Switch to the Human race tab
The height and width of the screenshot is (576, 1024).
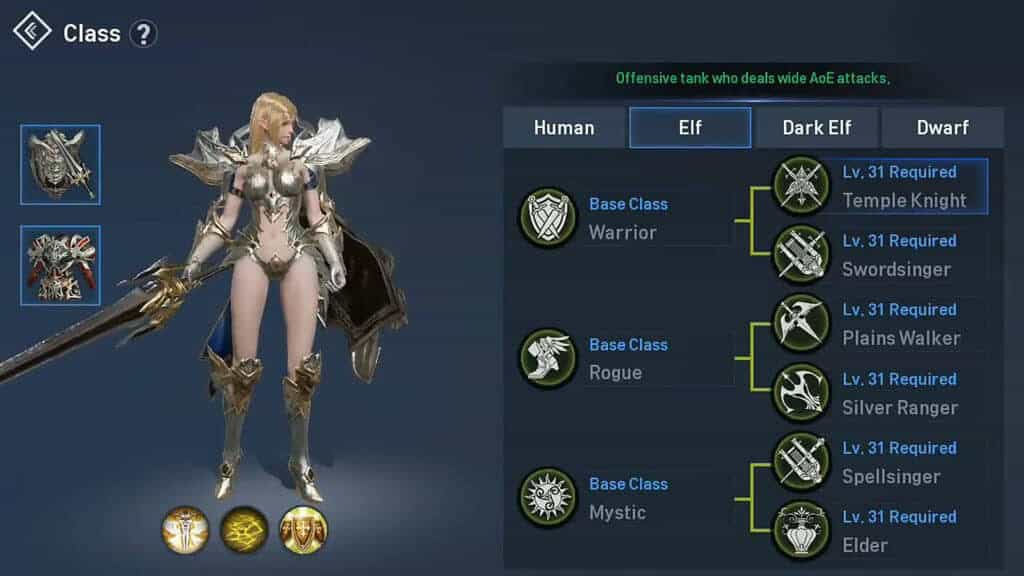pyautogui.click(x=564, y=128)
